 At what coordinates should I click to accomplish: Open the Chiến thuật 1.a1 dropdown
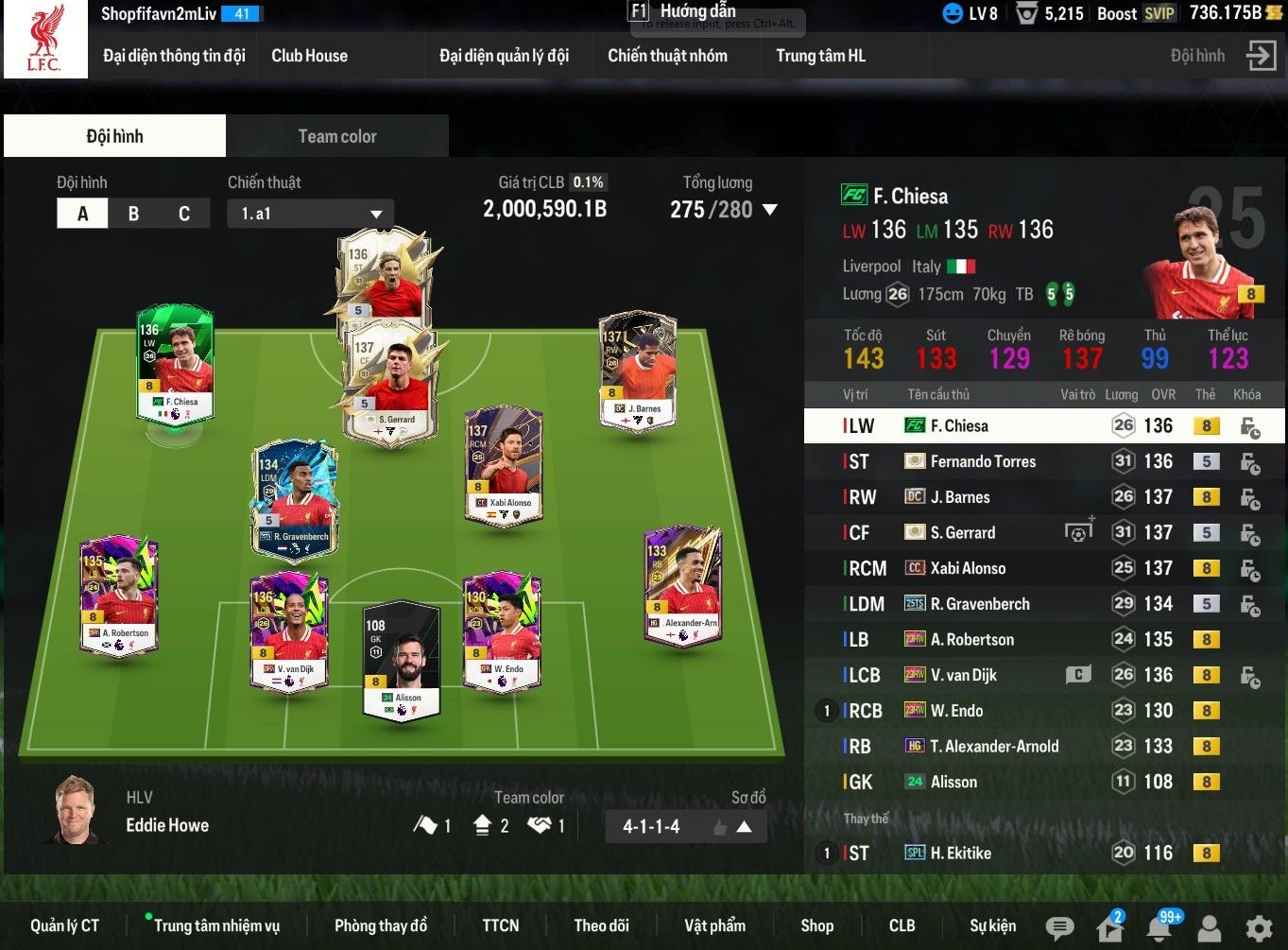tap(310, 214)
